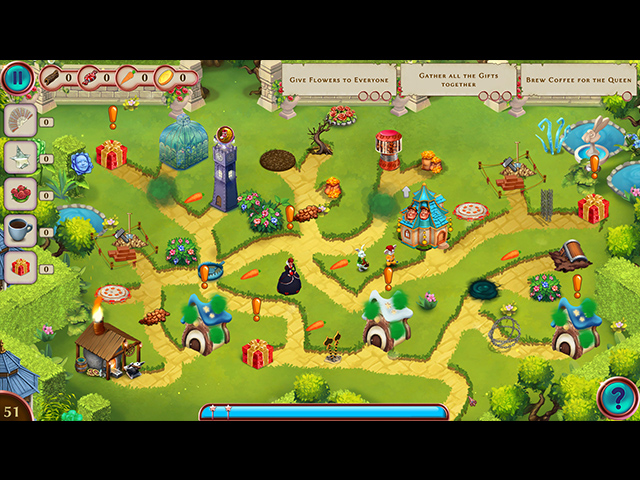Open the Give Flowers to Everyone objective
The height and width of the screenshot is (480, 640).
(339, 79)
